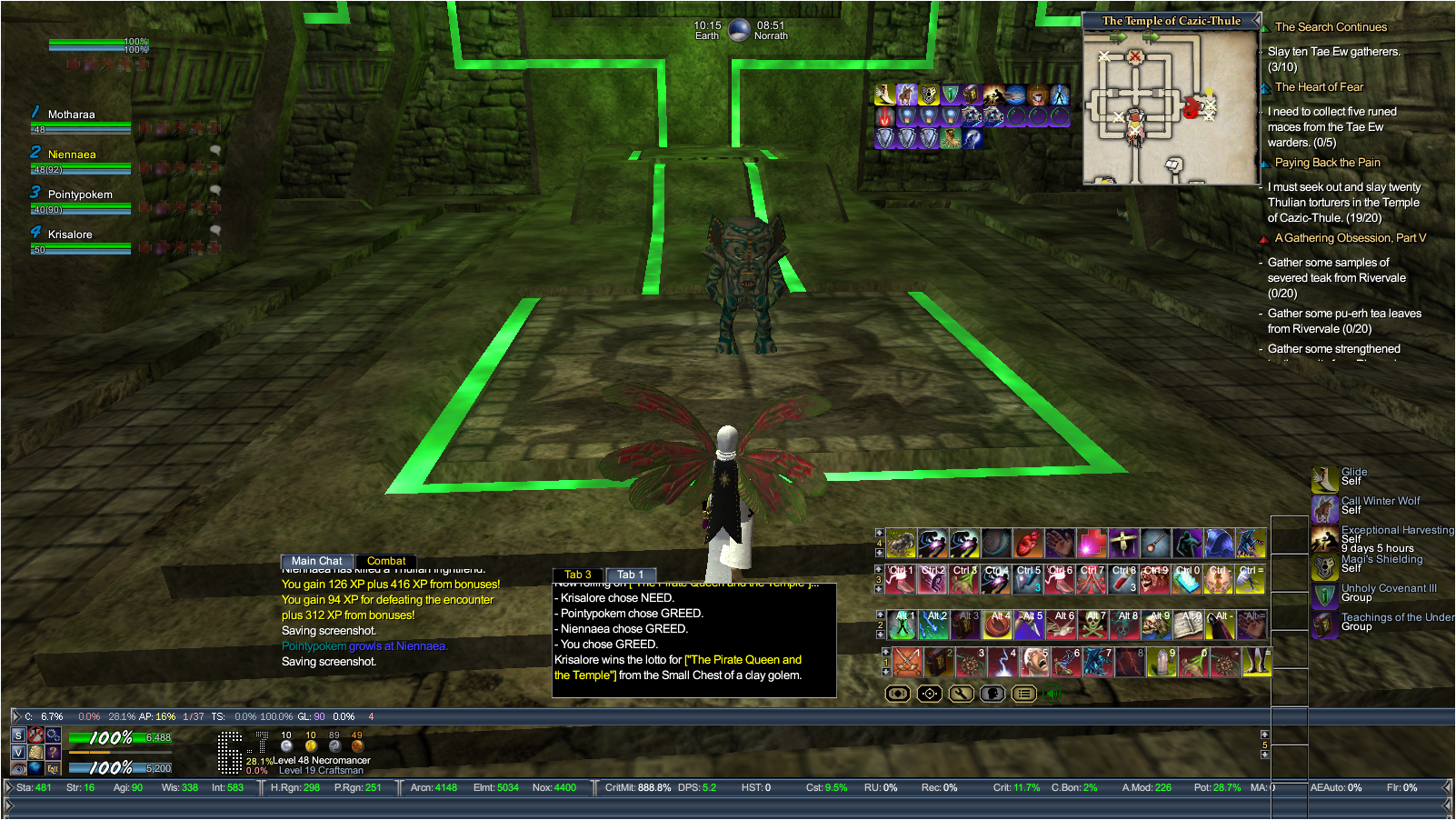Target group member Niennaea
The width and height of the screenshot is (1456, 820).
[72, 155]
